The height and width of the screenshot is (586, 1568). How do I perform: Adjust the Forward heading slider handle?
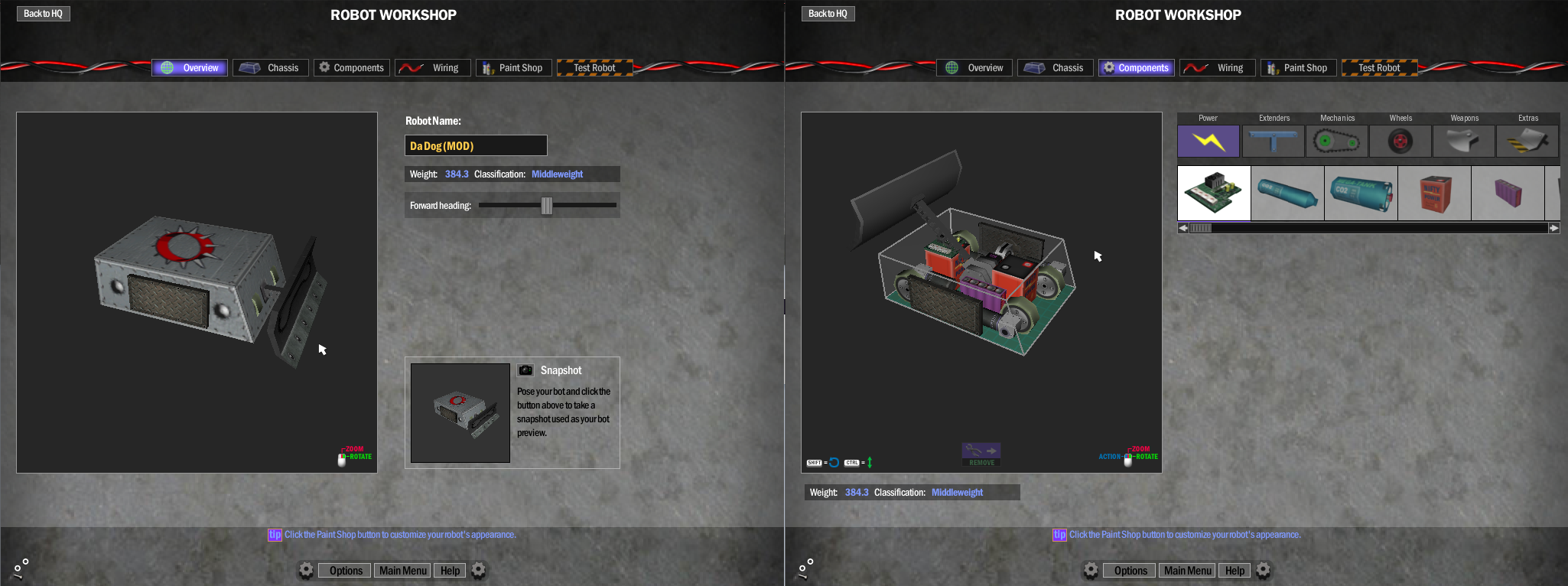pyautogui.click(x=547, y=205)
